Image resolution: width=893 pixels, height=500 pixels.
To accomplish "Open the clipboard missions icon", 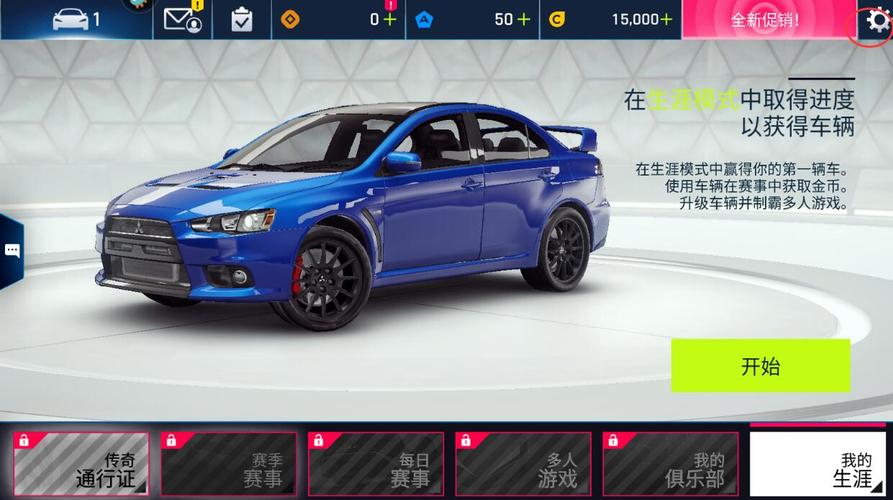I will 242,19.
